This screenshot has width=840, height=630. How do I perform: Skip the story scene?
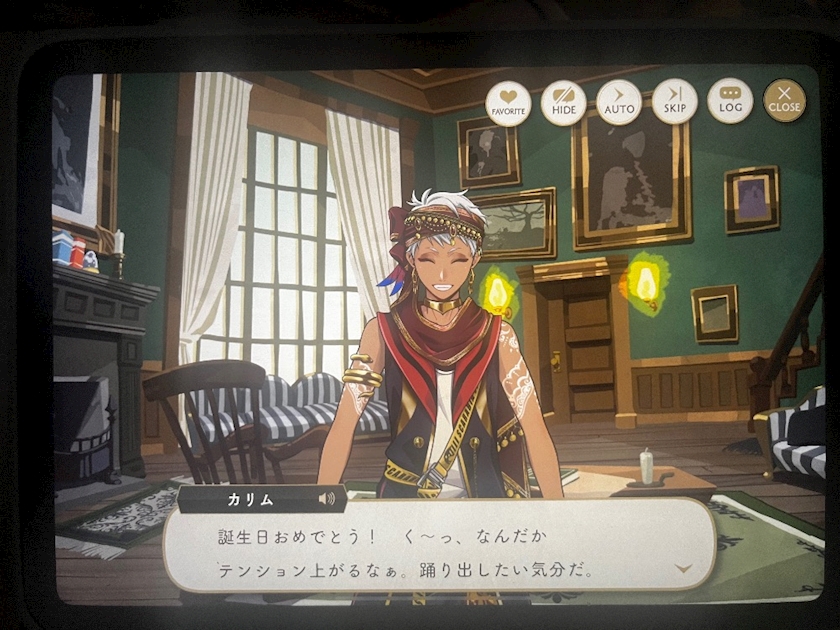674,102
